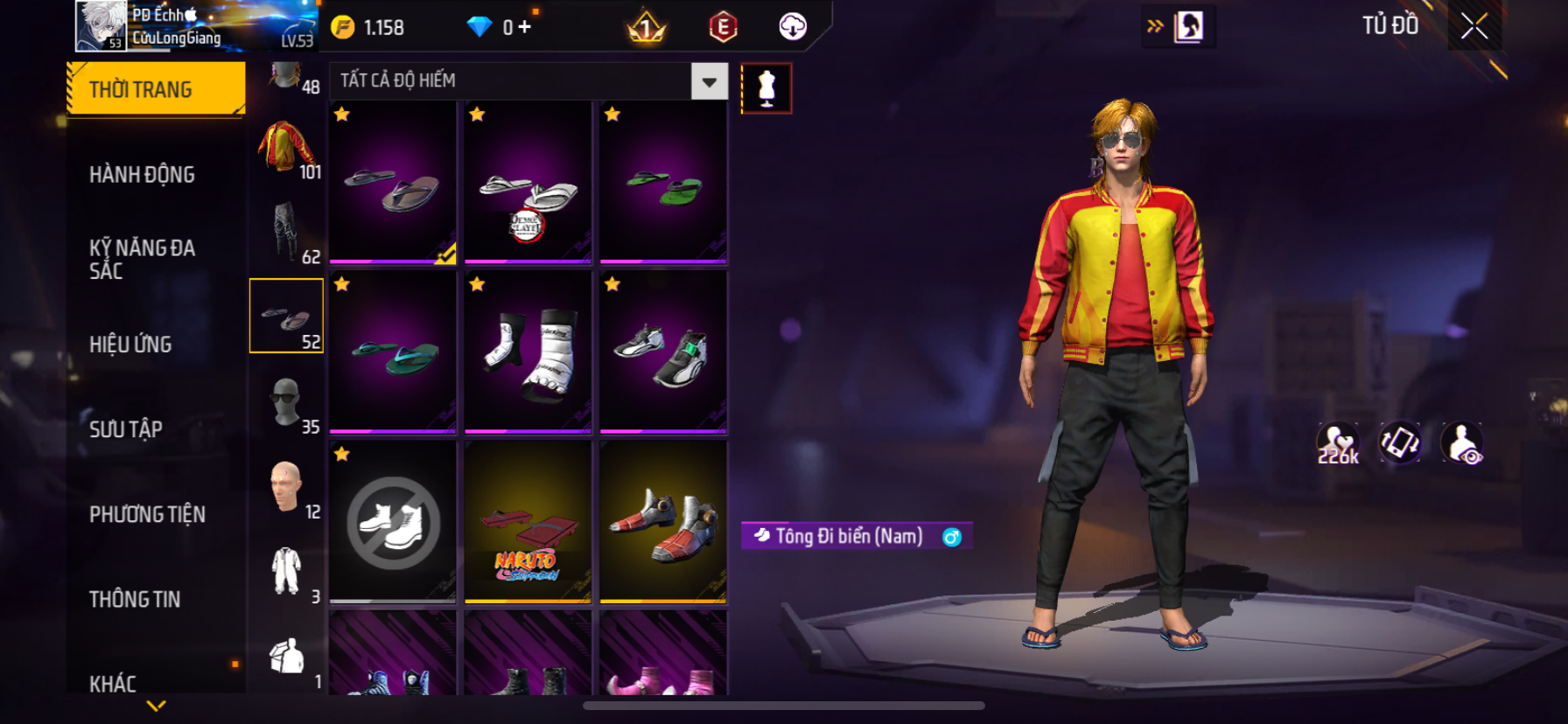This screenshot has width=1568, height=724.
Task: Open the Thông Tin tab
Action: coord(135,598)
